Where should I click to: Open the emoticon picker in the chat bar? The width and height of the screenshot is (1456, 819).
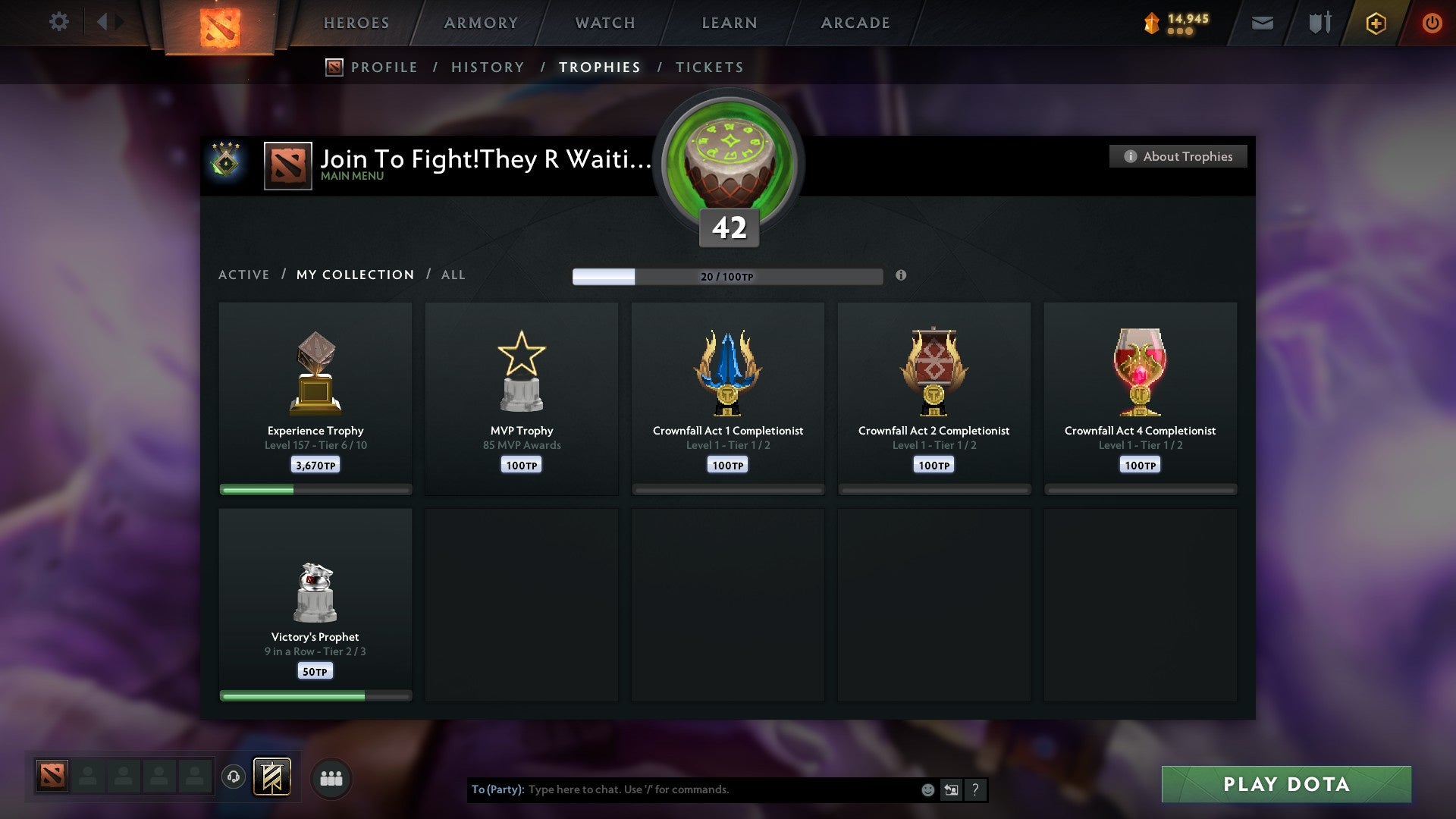coord(927,789)
